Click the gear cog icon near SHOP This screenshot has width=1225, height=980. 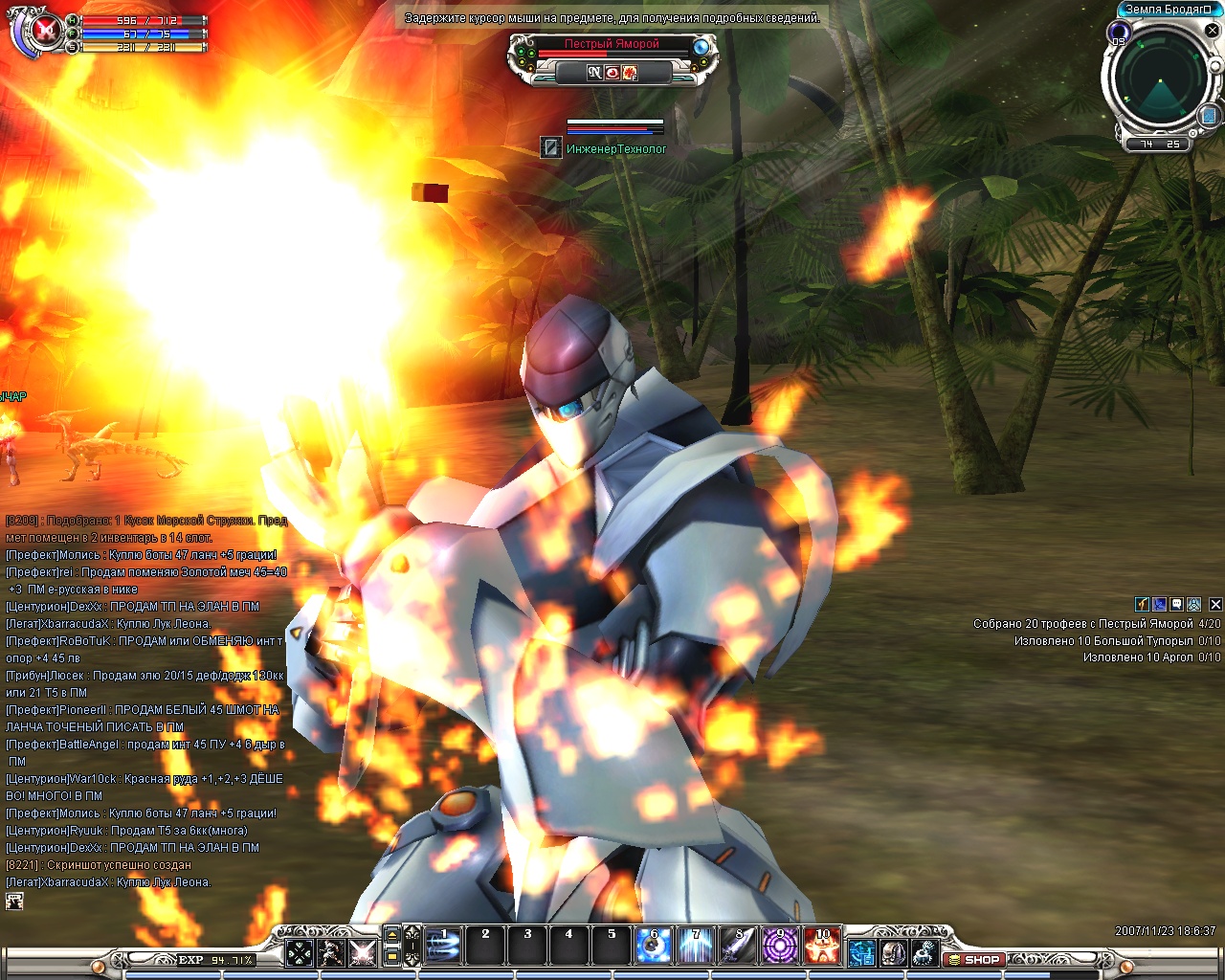pos(924,952)
